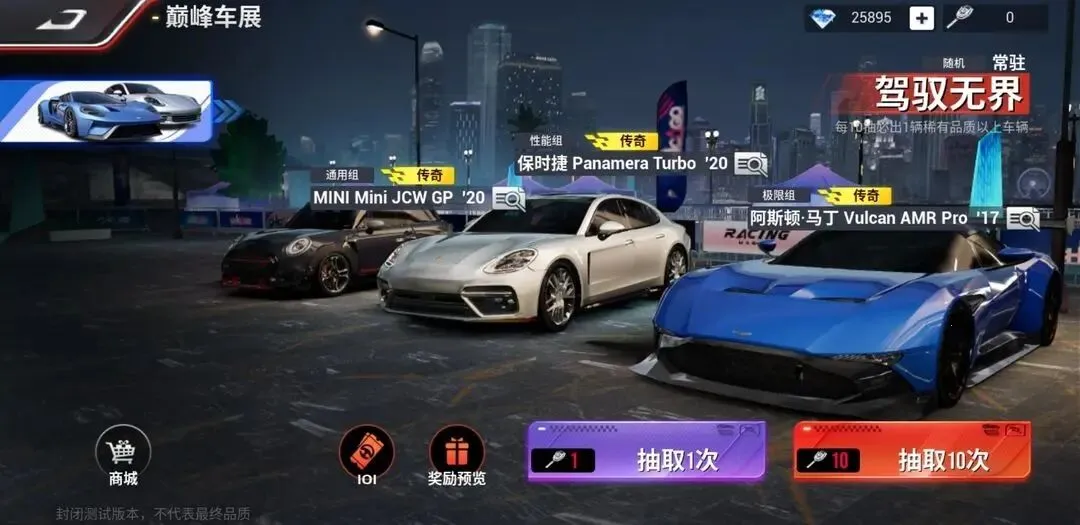Inspect the Panamera Turbo details
The width and height of the screenshot is (1080, 525).
click(750, 163)
